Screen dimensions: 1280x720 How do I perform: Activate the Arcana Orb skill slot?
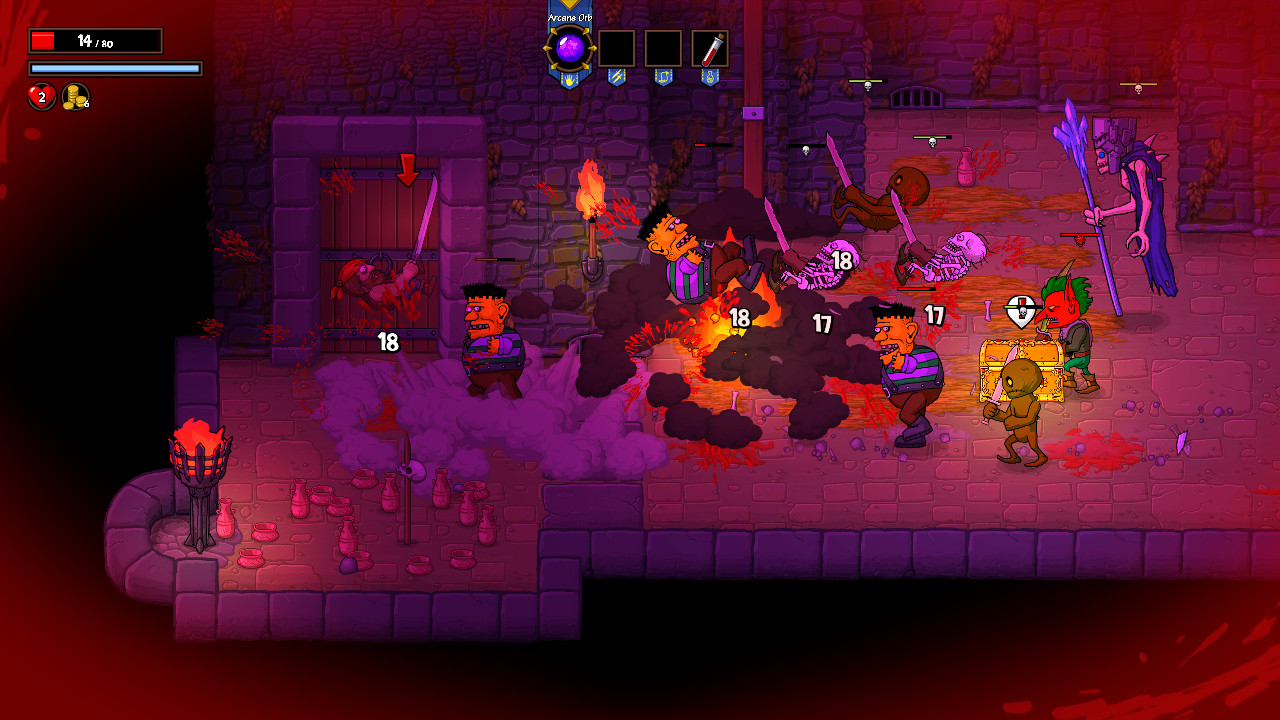pyautogui.click(x=568, y=45)
